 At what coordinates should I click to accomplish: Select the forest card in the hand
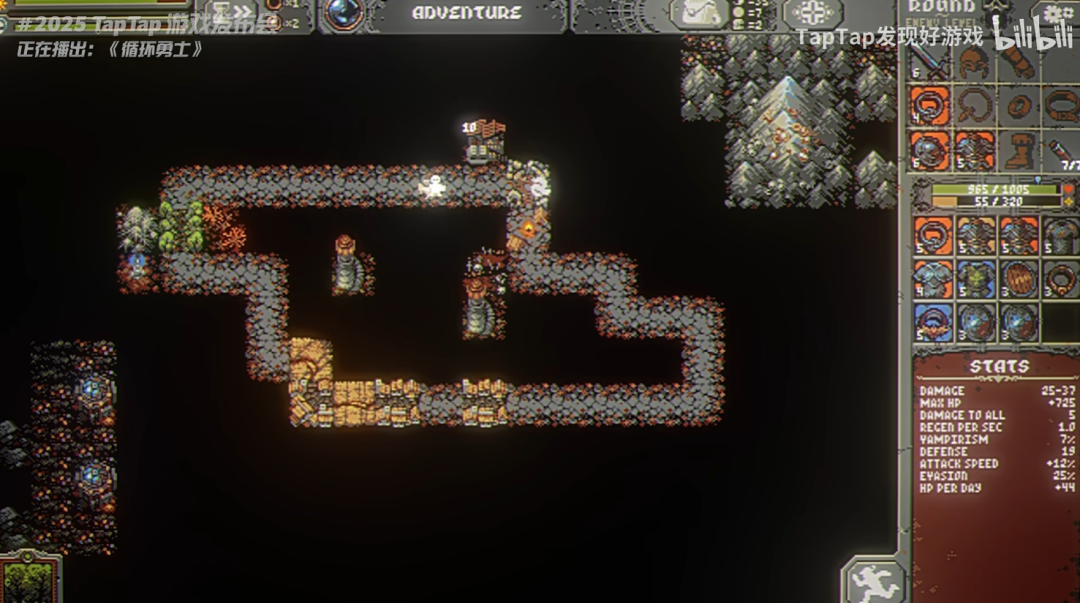(29, 580)
